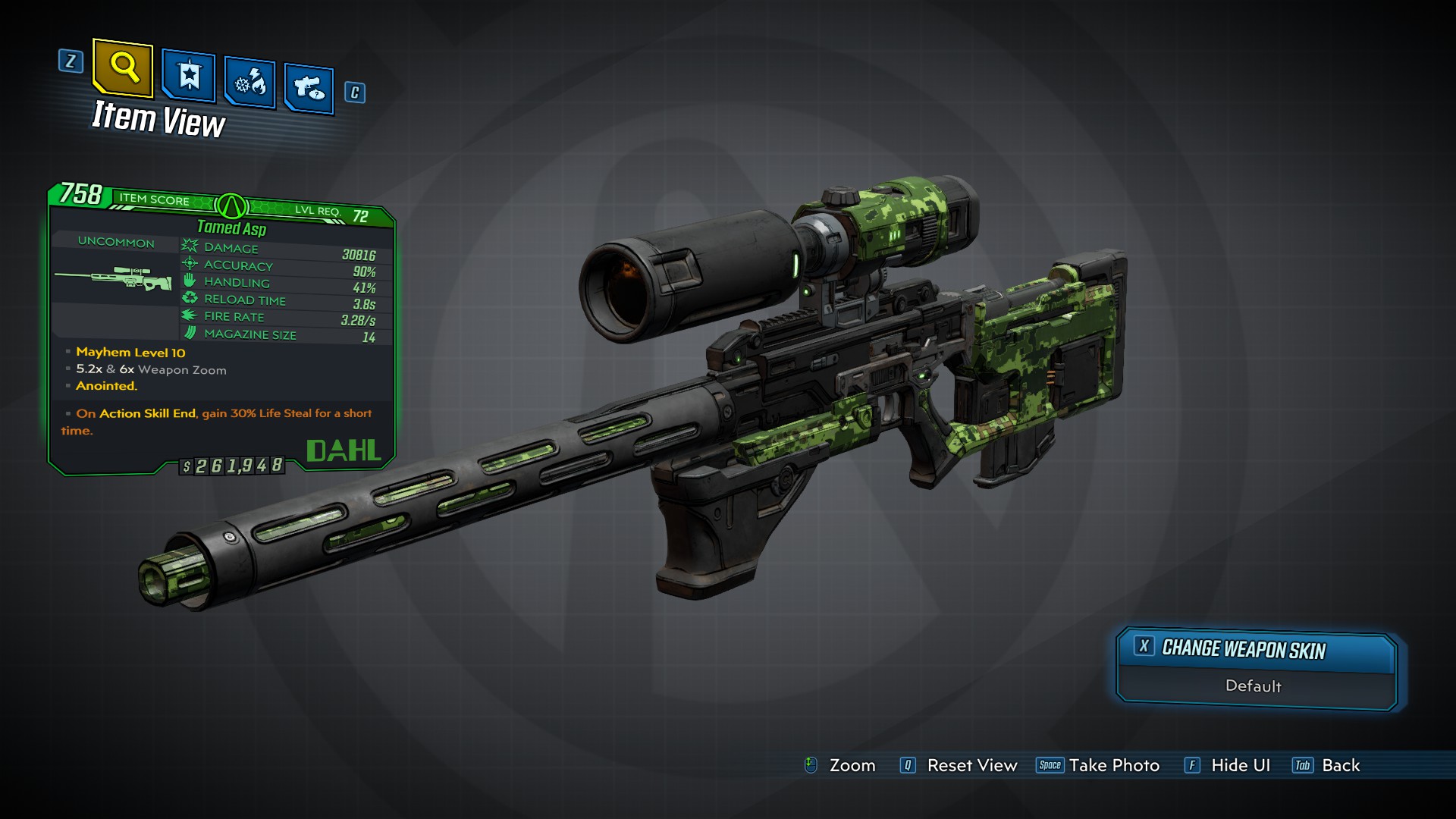Open the elemental effects tab

tap(249, 83)
